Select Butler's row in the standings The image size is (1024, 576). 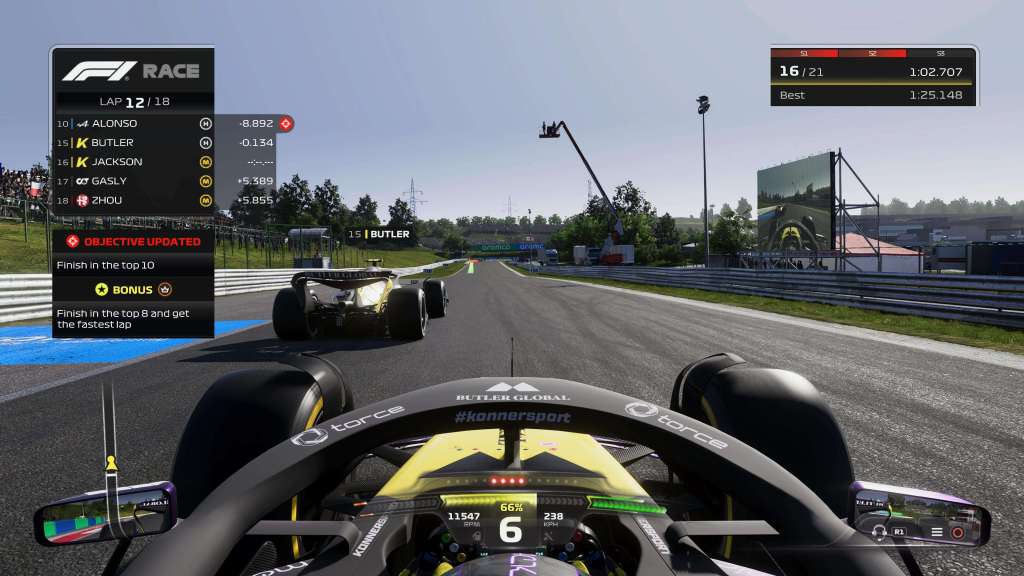click(x=150, y=142)
